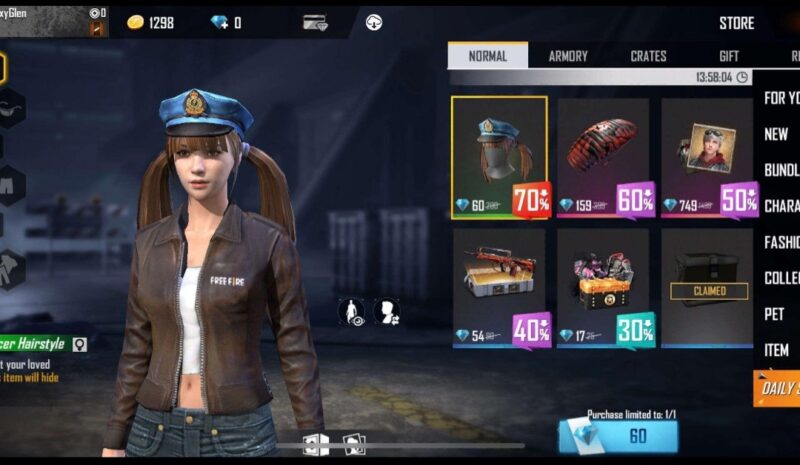Switch to the CRATES tab
Viewport: 800px width, 465px height.
click(x=648, y=56)
